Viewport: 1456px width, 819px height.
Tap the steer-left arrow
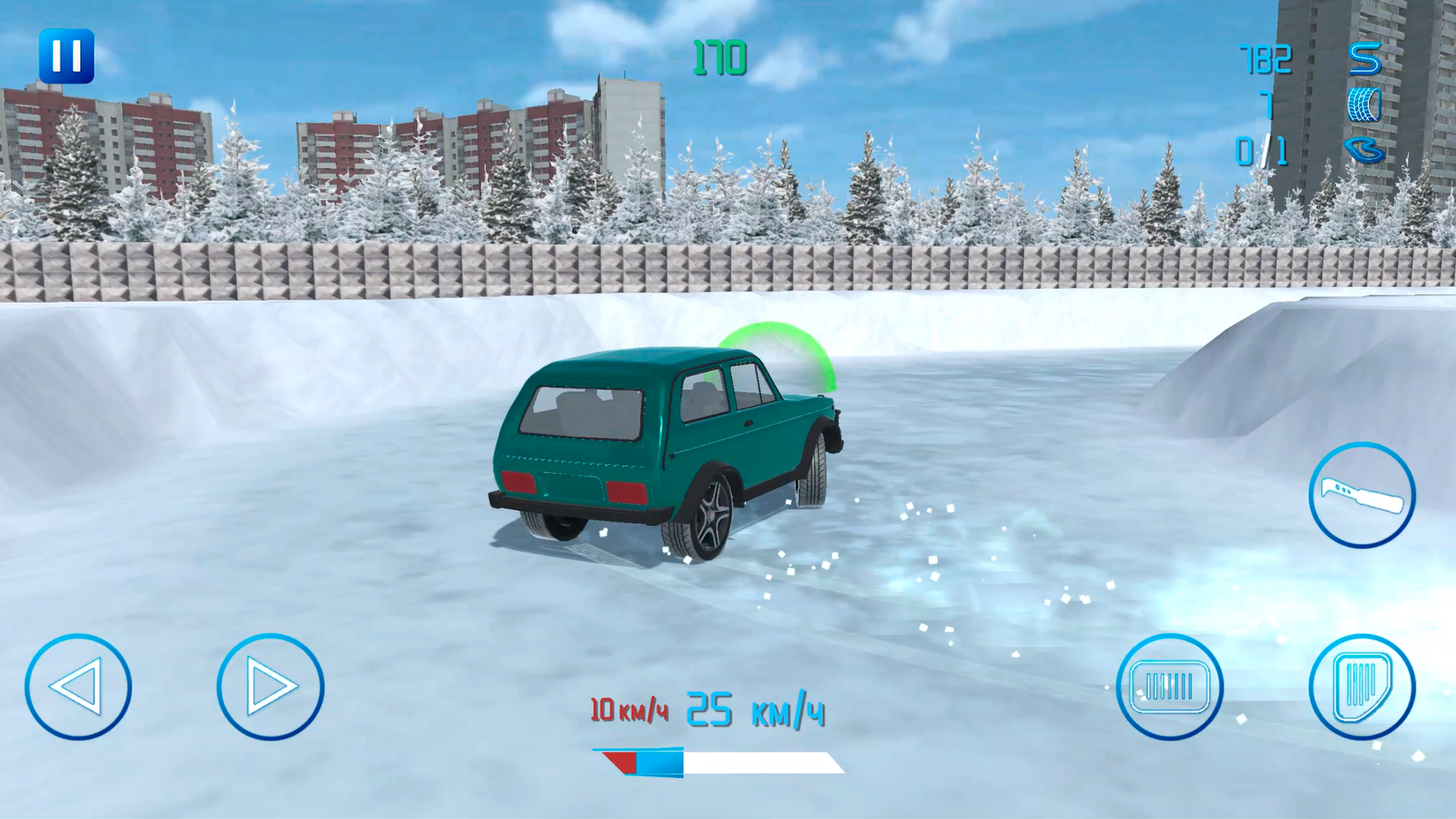(80, 686)
